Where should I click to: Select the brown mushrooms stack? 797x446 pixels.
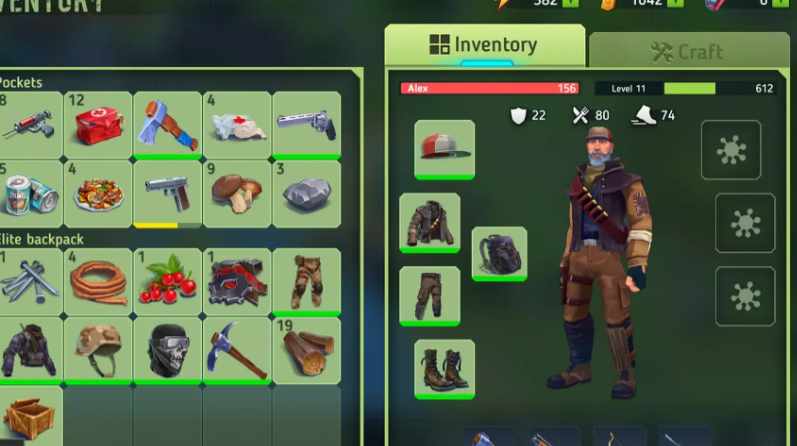click(x=237, y=192)
